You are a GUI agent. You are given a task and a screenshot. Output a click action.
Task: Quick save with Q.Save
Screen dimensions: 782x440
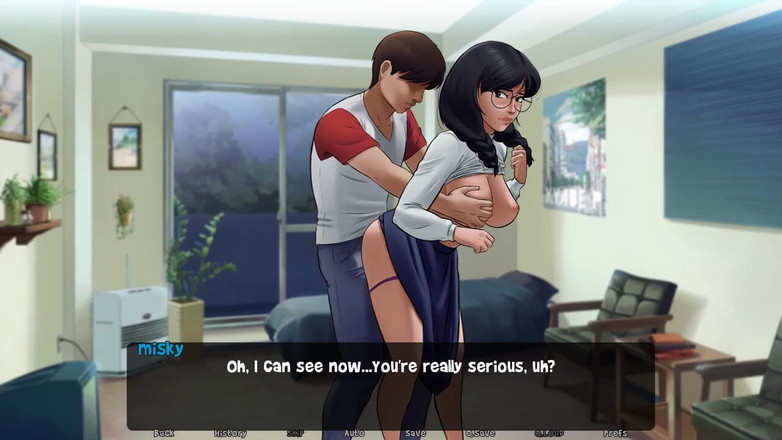[x=481, y=434]
